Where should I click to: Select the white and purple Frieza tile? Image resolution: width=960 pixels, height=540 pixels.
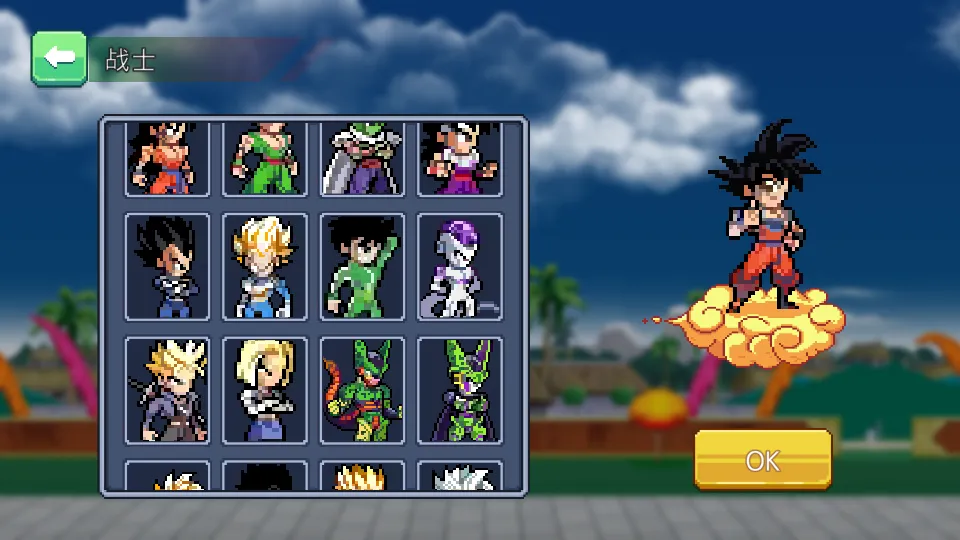(x=460, y=267)
